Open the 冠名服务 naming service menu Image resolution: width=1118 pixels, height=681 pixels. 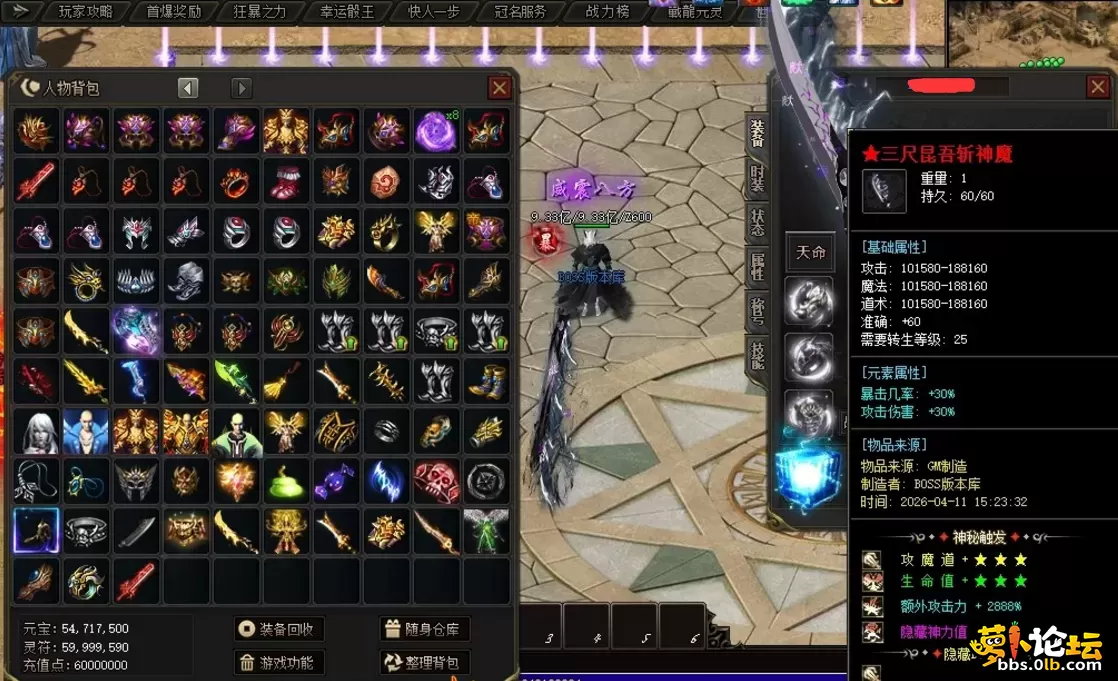520,12
